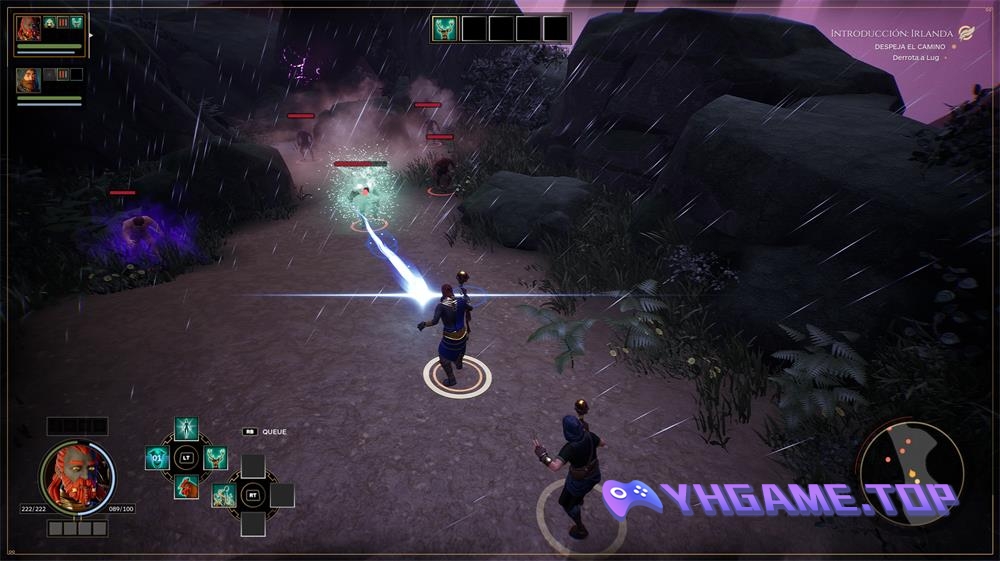The image size is (1000, 561).
Task: Click the pause bars icon on first party member
Action: [x=62, y=23]
